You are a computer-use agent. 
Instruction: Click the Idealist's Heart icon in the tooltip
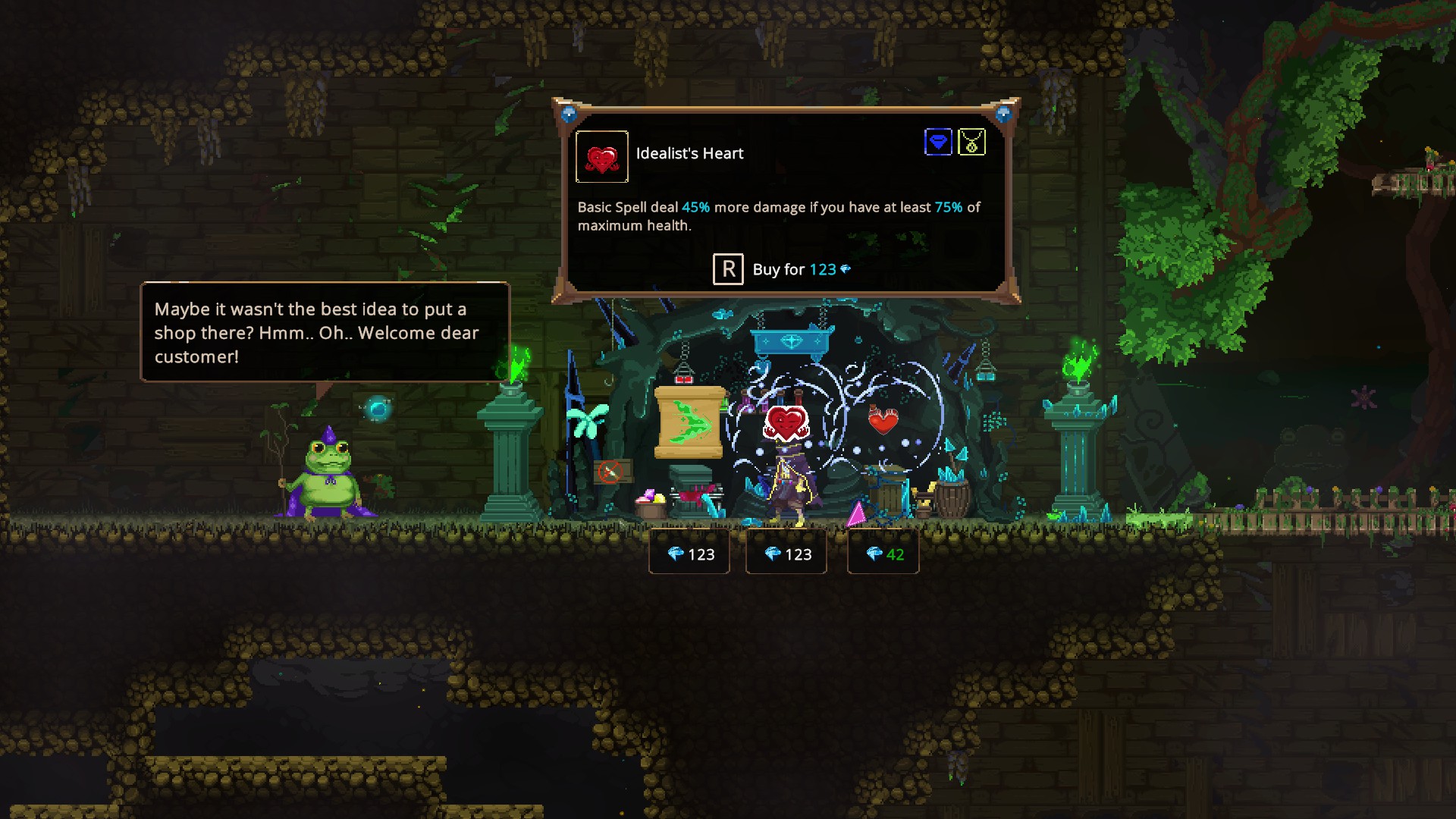point(601,157)
